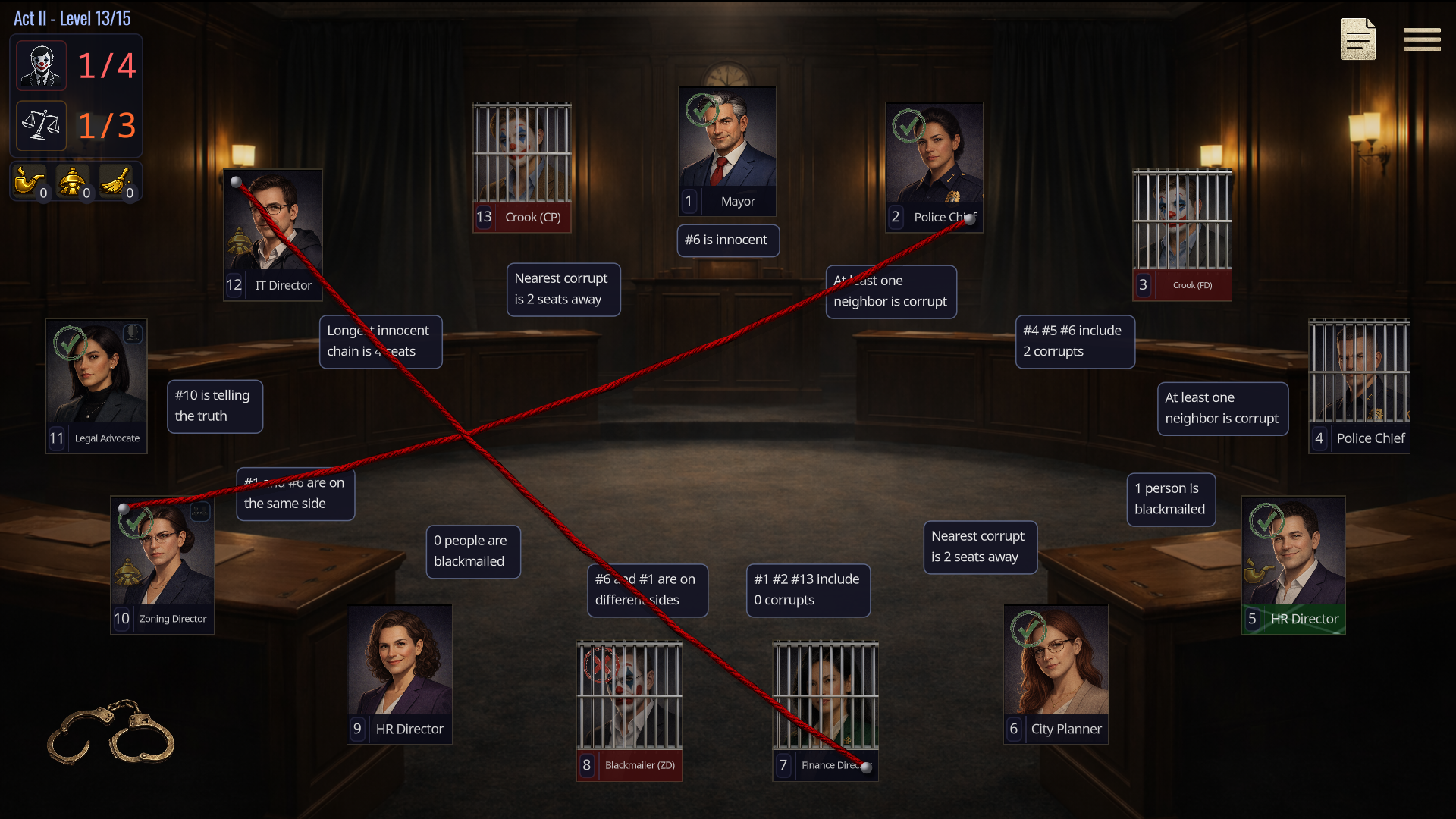Select the golden broom item in inventory

115,181
